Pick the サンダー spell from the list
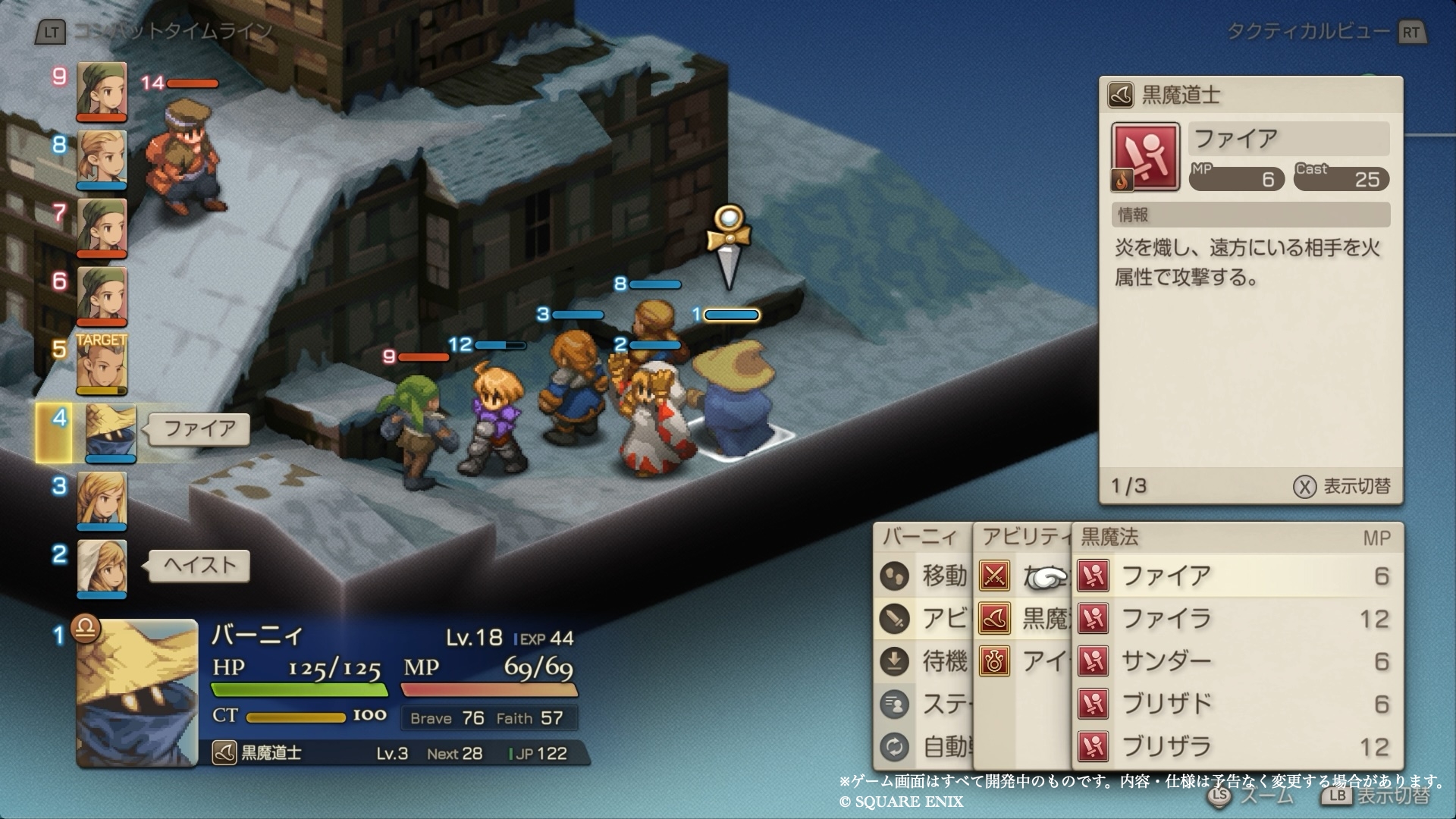 1236,661
